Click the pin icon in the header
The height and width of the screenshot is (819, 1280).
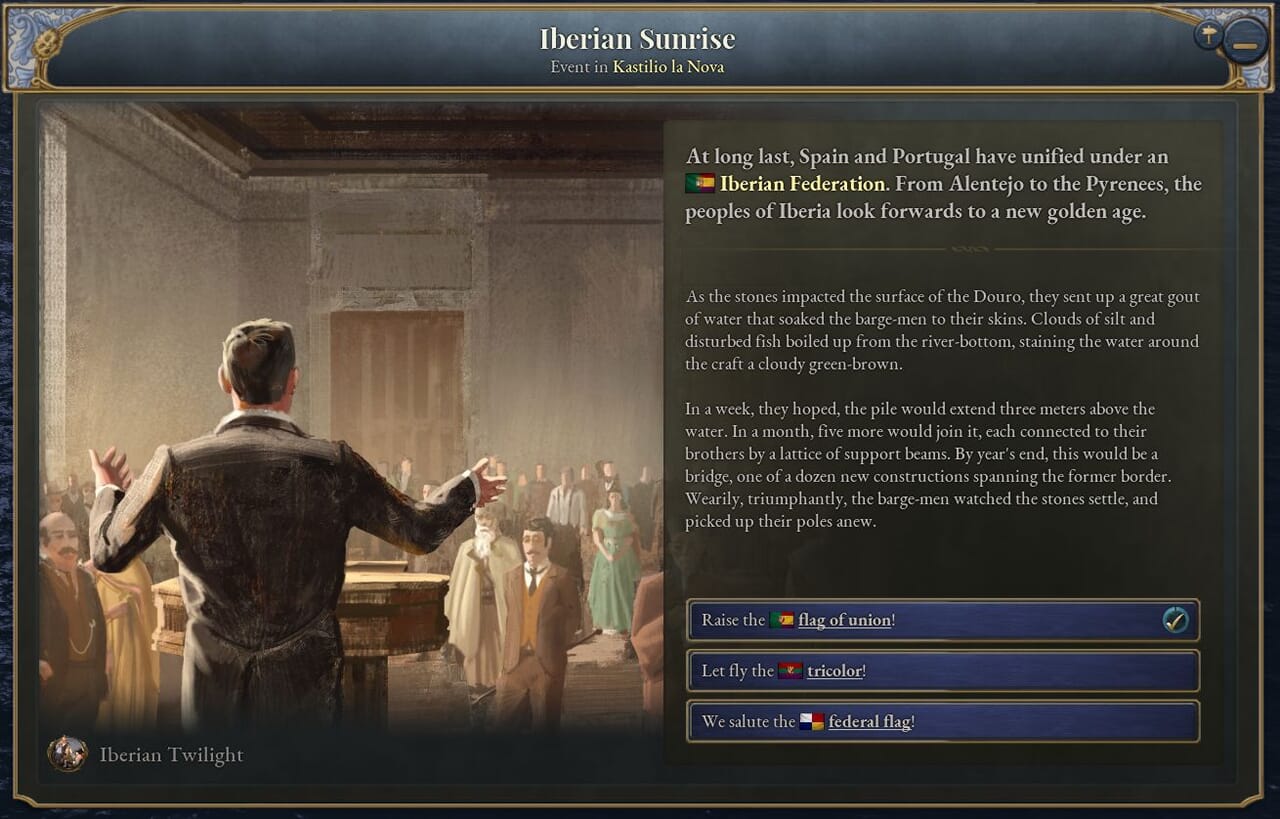pos(1208,36)
